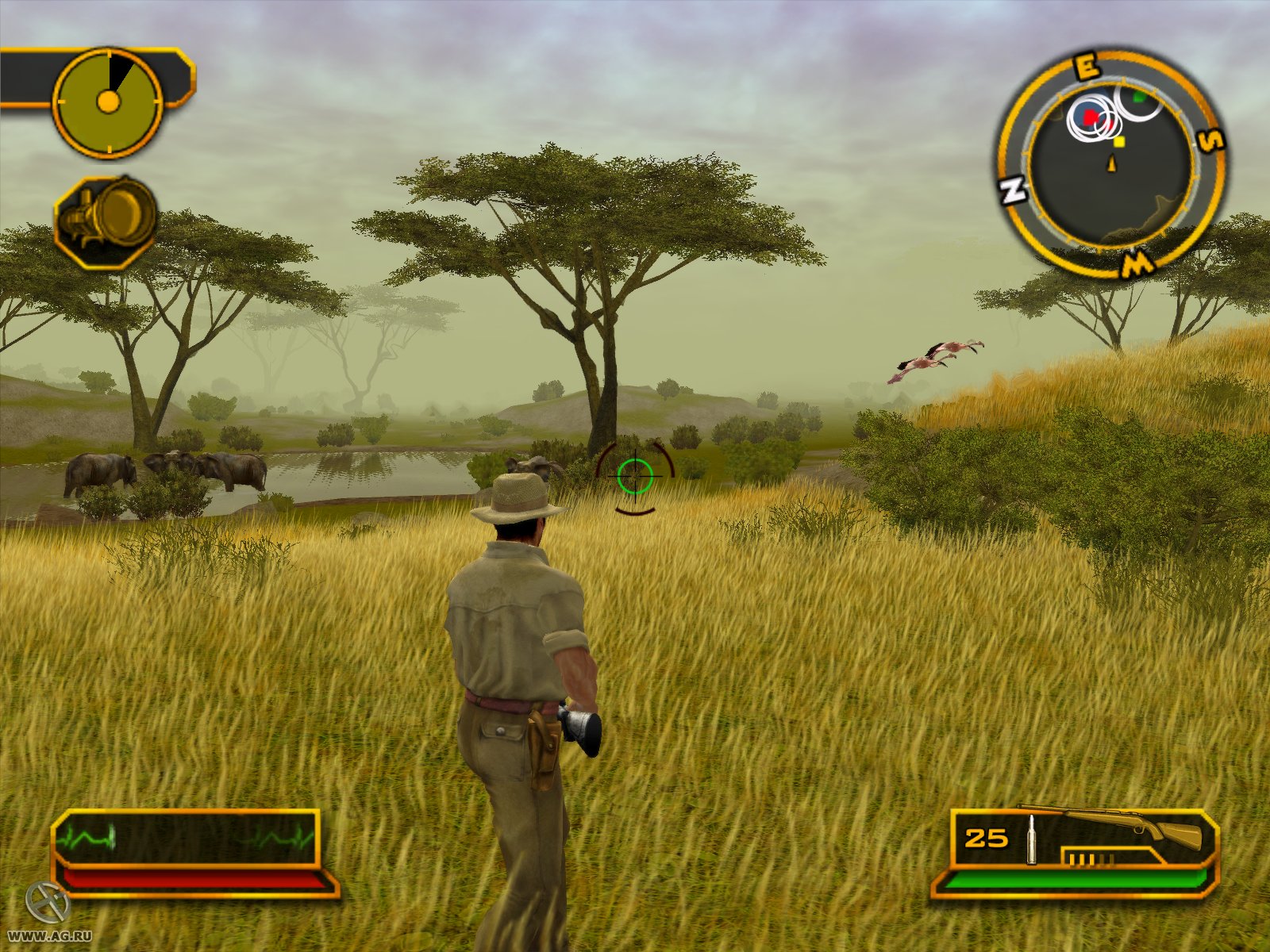
Task: Click the red animal dot on the radar
Action: [1090, 117]
